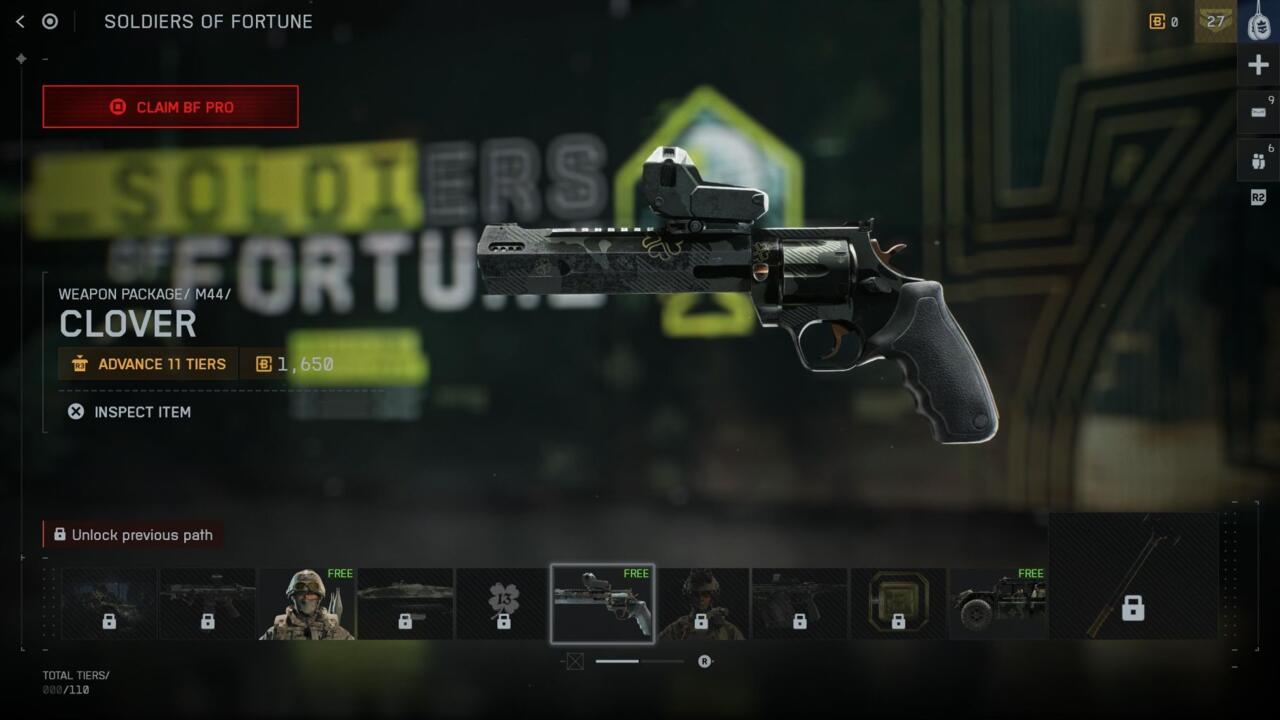1280x720 pixels.
Task: Select the large locked rifle reward tile
Action: (1133, 576)
